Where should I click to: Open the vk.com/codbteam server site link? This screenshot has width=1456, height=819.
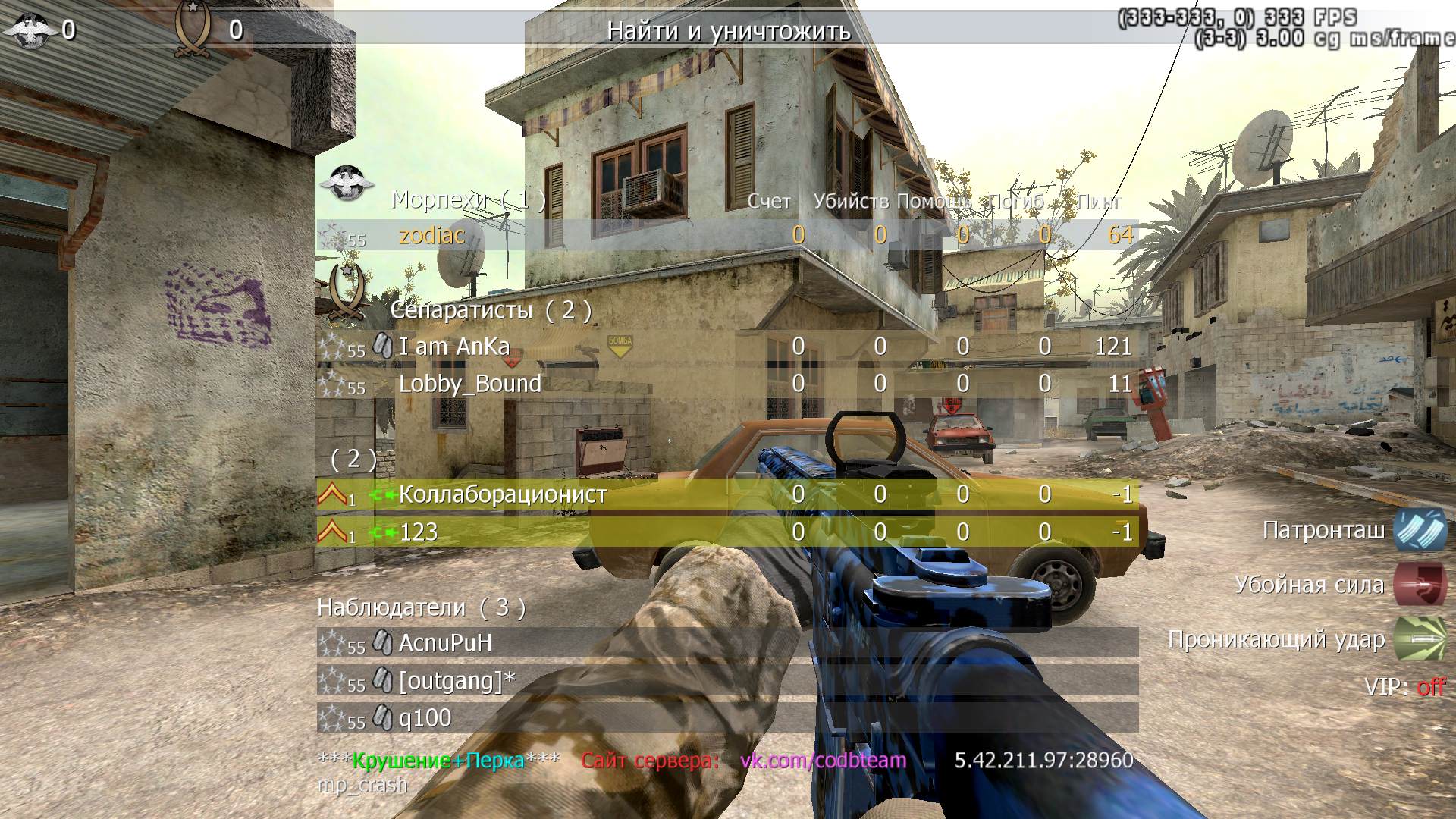pos(823,760)
